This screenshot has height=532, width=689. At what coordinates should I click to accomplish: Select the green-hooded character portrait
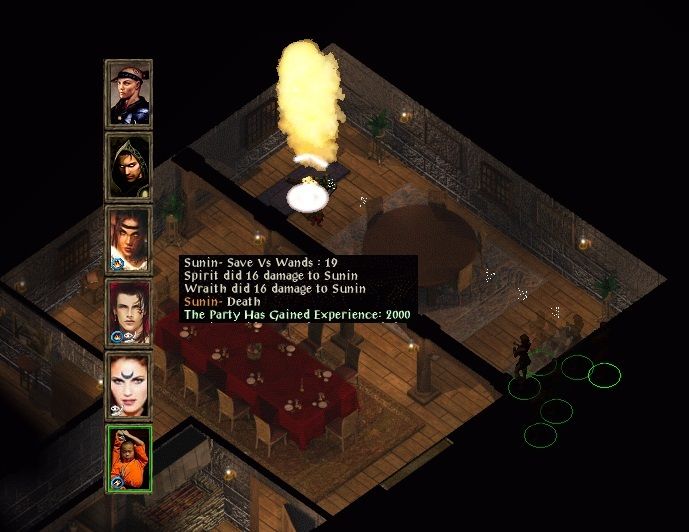click(128, 166)
